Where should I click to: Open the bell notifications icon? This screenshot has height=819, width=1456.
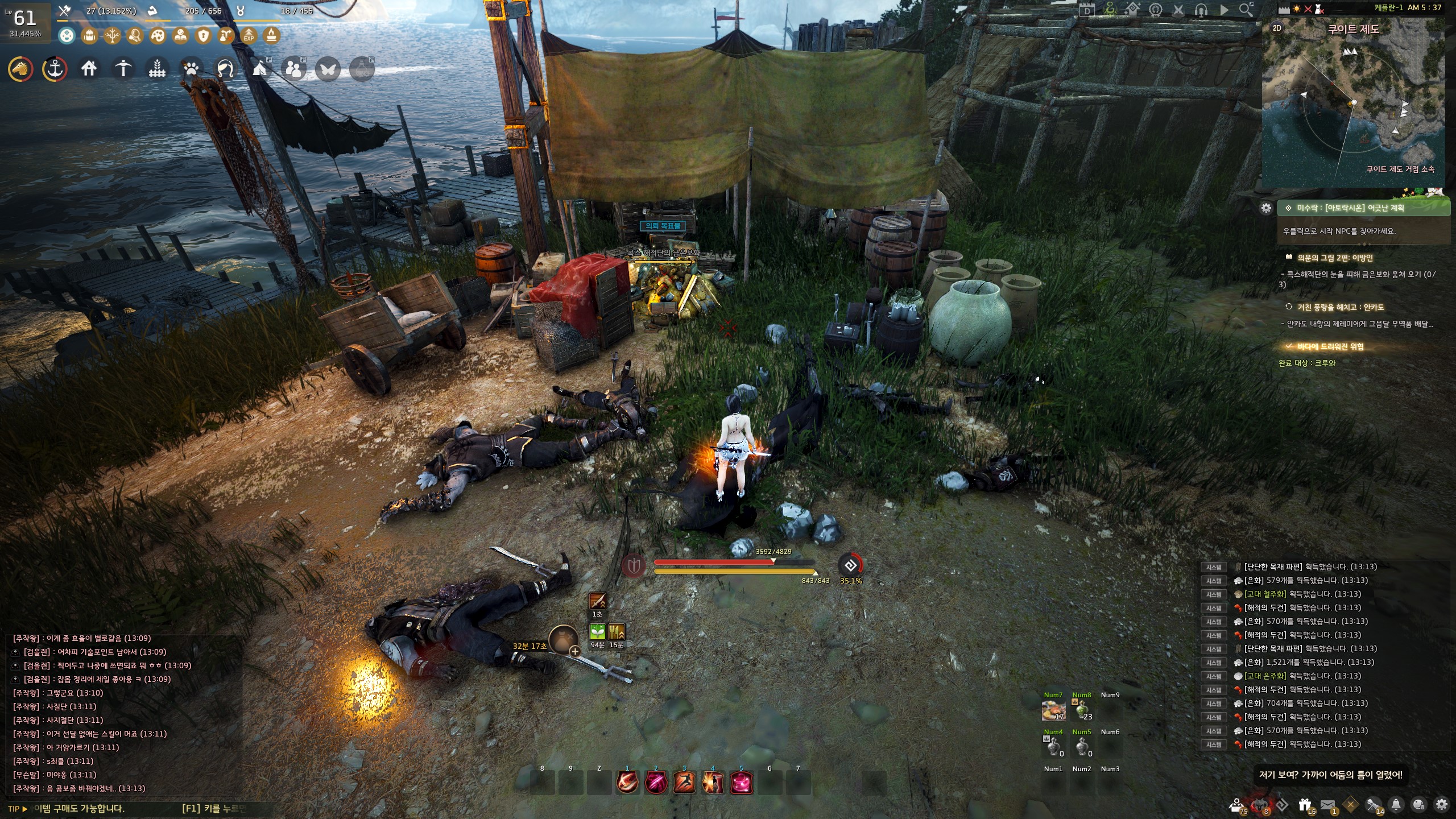tap(1396, 805)
